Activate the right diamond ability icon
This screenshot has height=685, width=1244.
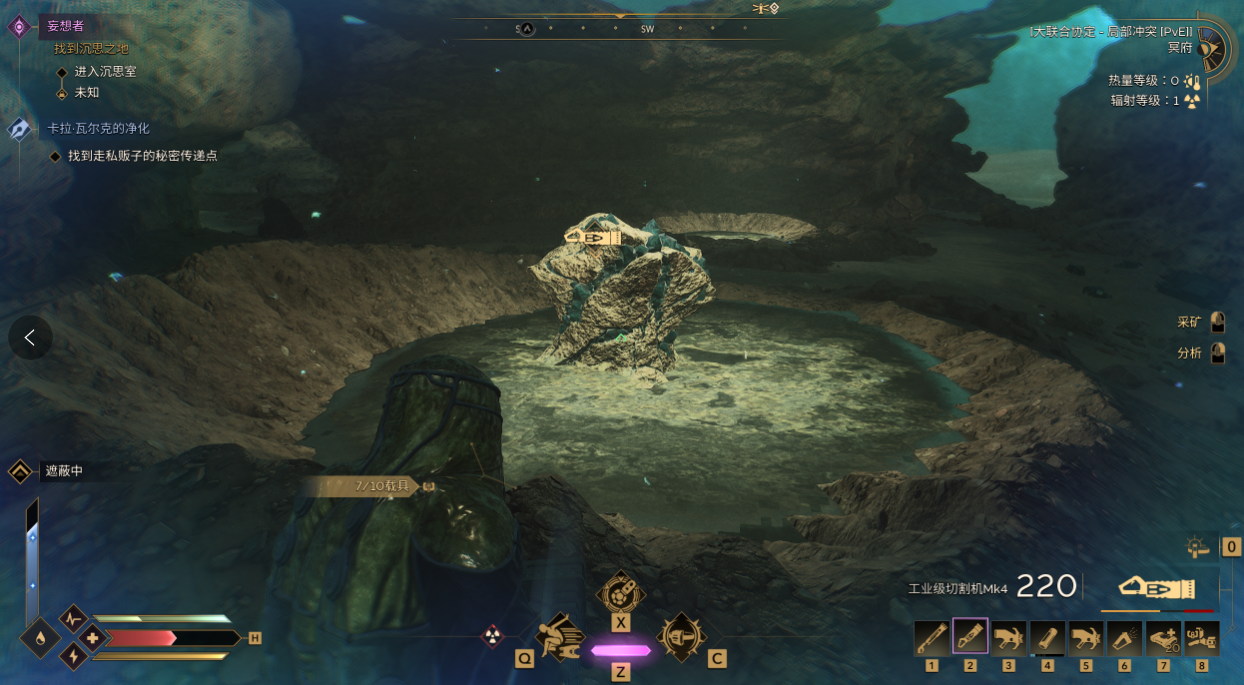point(681,636)
